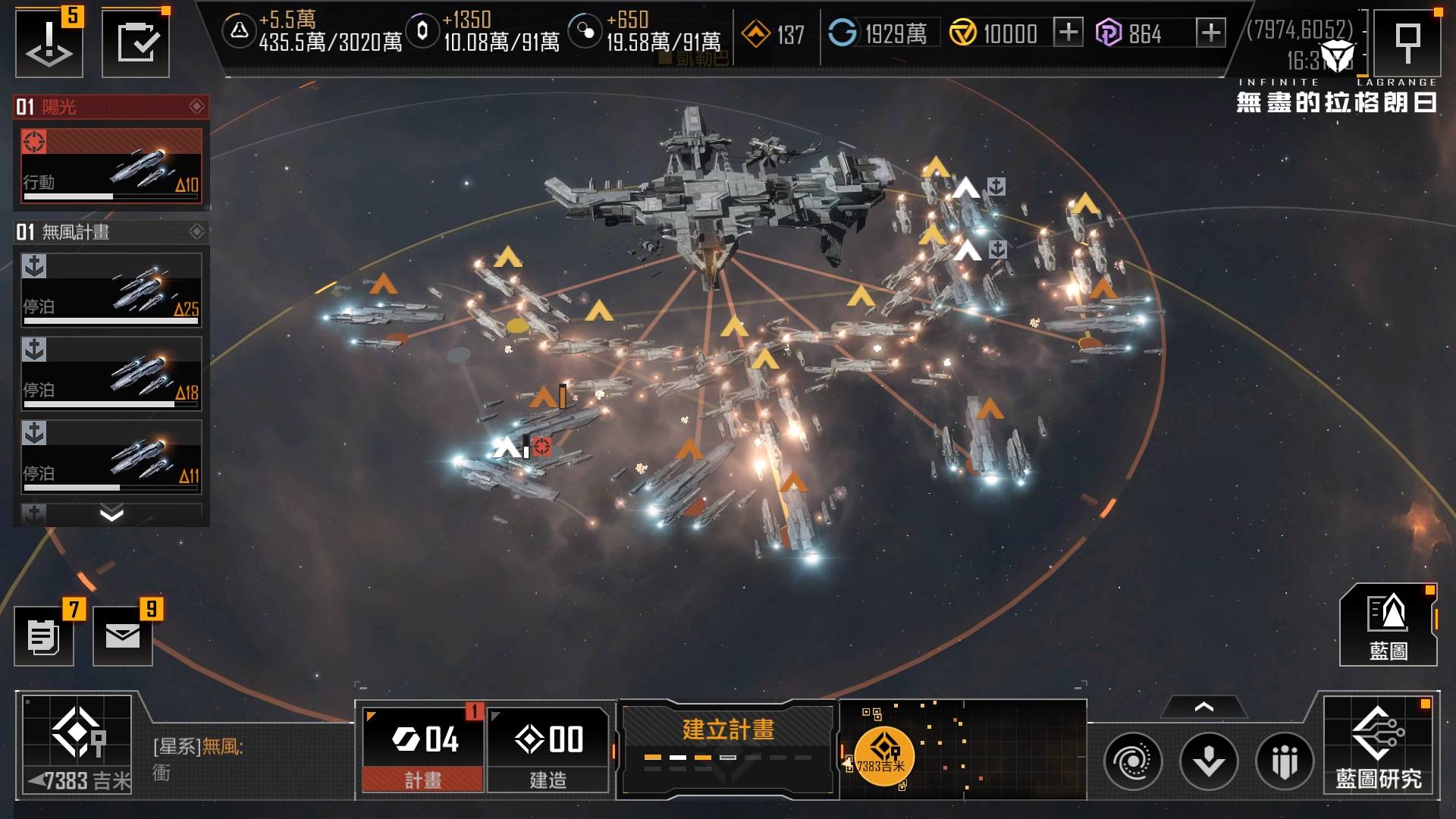
Task: Add more gold currency with plus button
Action: click(1068, 33)
